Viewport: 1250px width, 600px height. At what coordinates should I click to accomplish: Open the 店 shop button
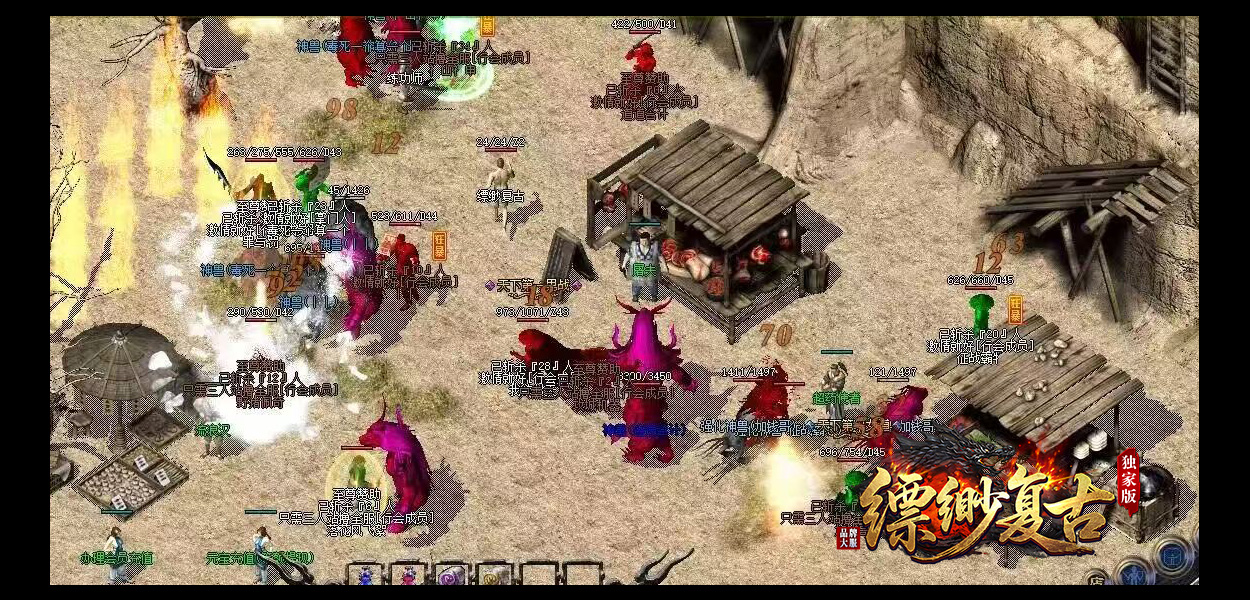[x=1096, y=579]
